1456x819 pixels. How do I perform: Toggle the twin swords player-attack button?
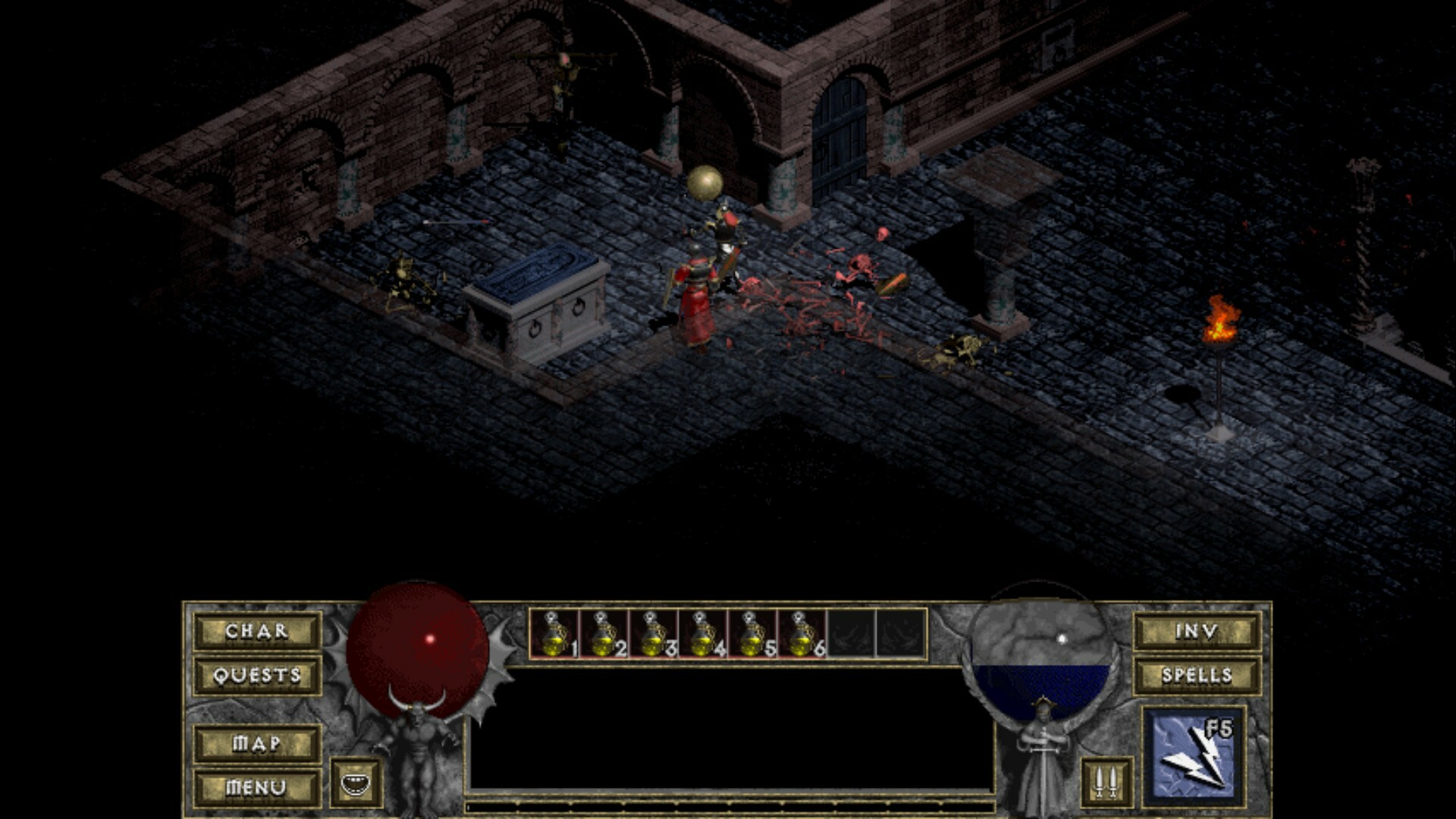click(1106, 782)
